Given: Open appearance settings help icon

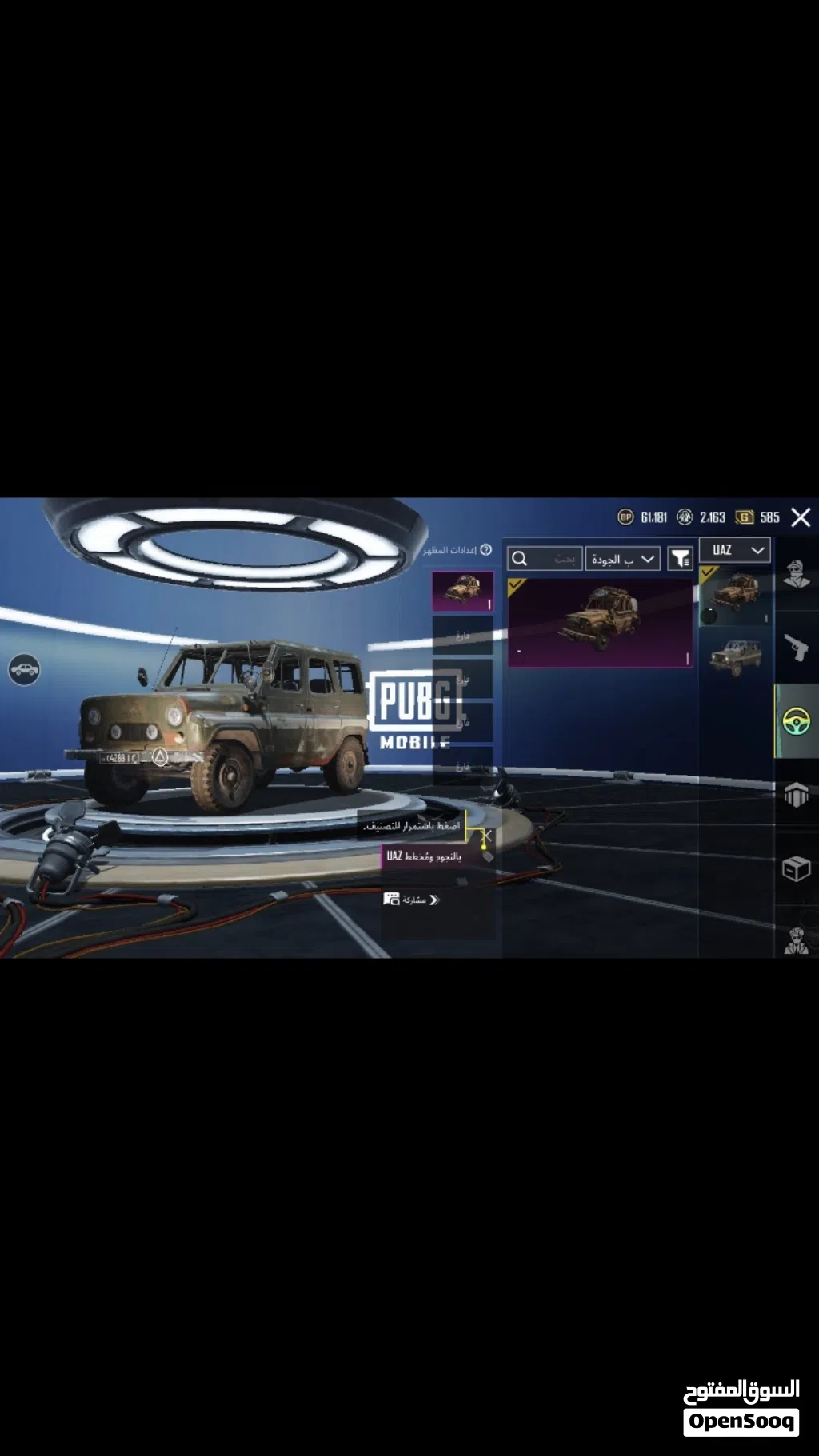Looking at the screenshot, I should pos(485,550).
